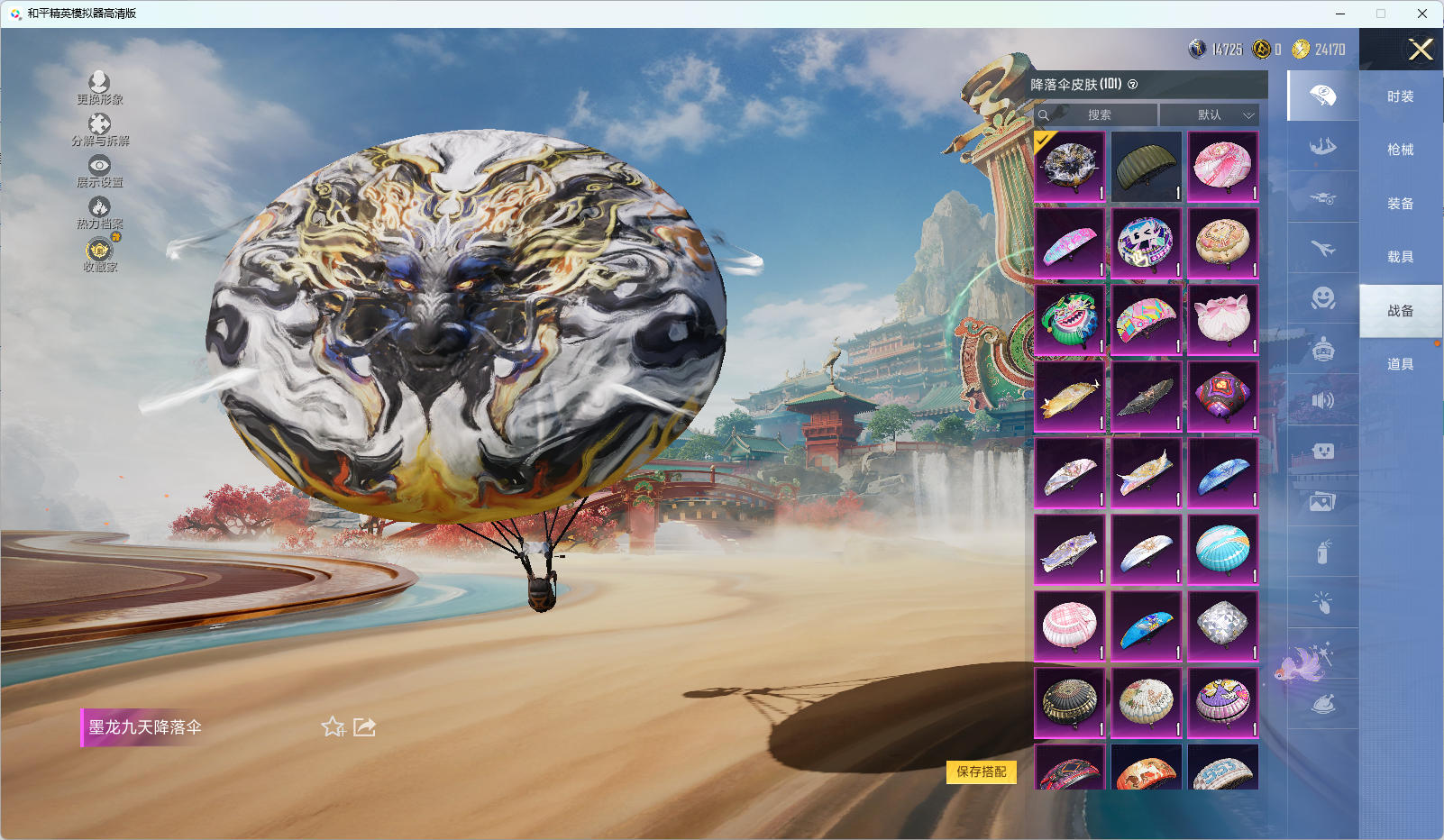Pick the silver diamond-faceted parachute skin
Screen dimensions: 1444x840
tap(1222, 625)
